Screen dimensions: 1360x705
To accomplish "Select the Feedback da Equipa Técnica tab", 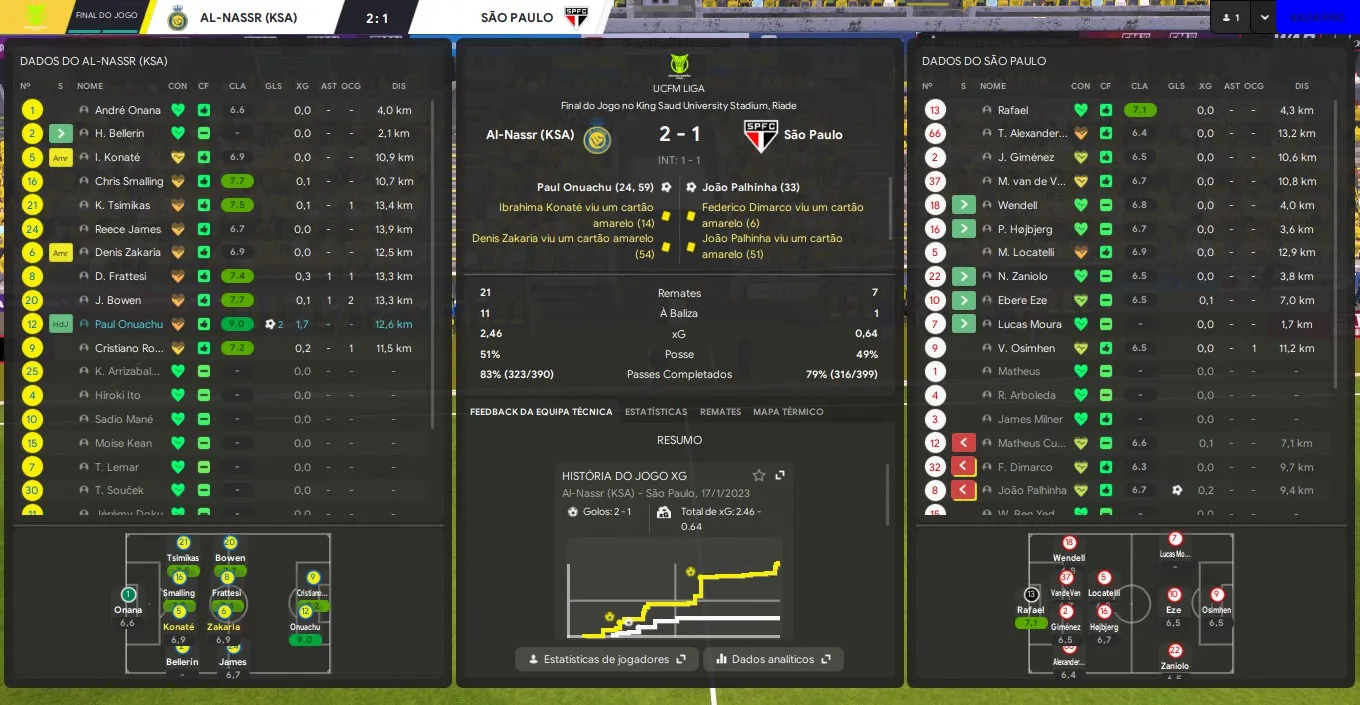I will pyautogui.click(x=541, y=412).
